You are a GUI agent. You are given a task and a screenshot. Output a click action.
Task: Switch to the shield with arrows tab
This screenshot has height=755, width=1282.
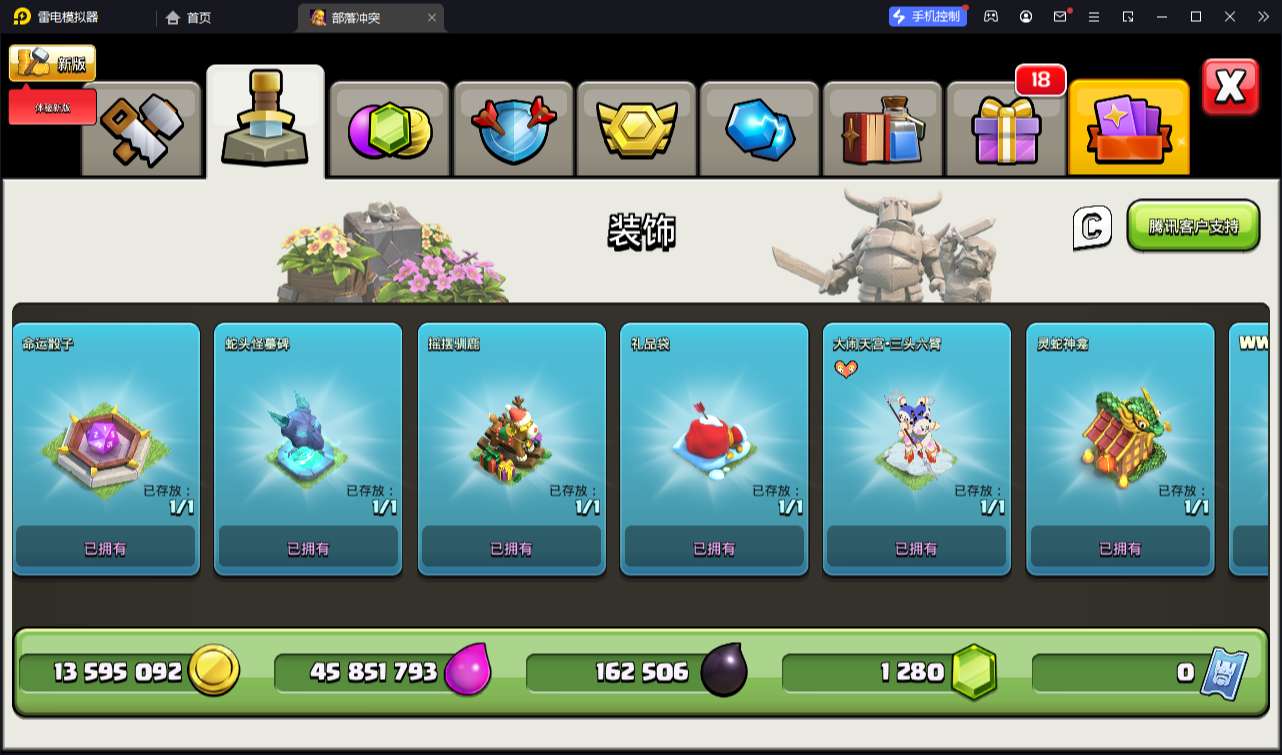pyautogui.click(x=514, y=129)
